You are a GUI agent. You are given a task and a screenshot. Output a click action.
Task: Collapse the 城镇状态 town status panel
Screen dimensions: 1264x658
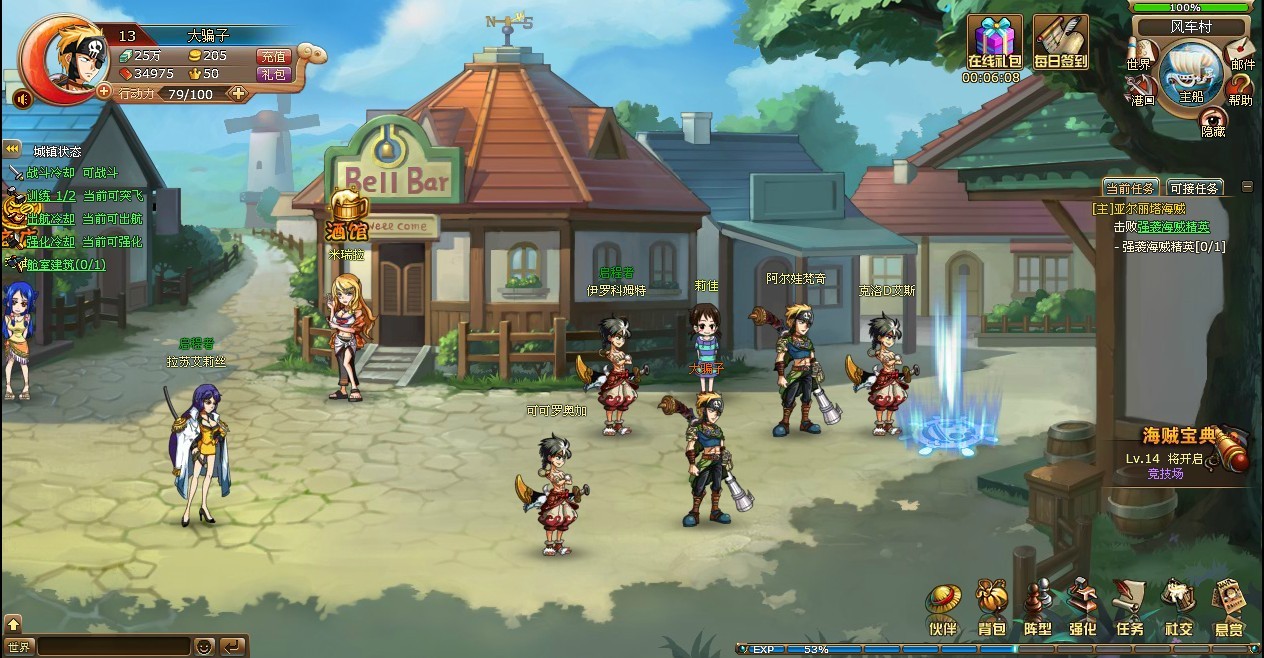click(x=13, y=148)
